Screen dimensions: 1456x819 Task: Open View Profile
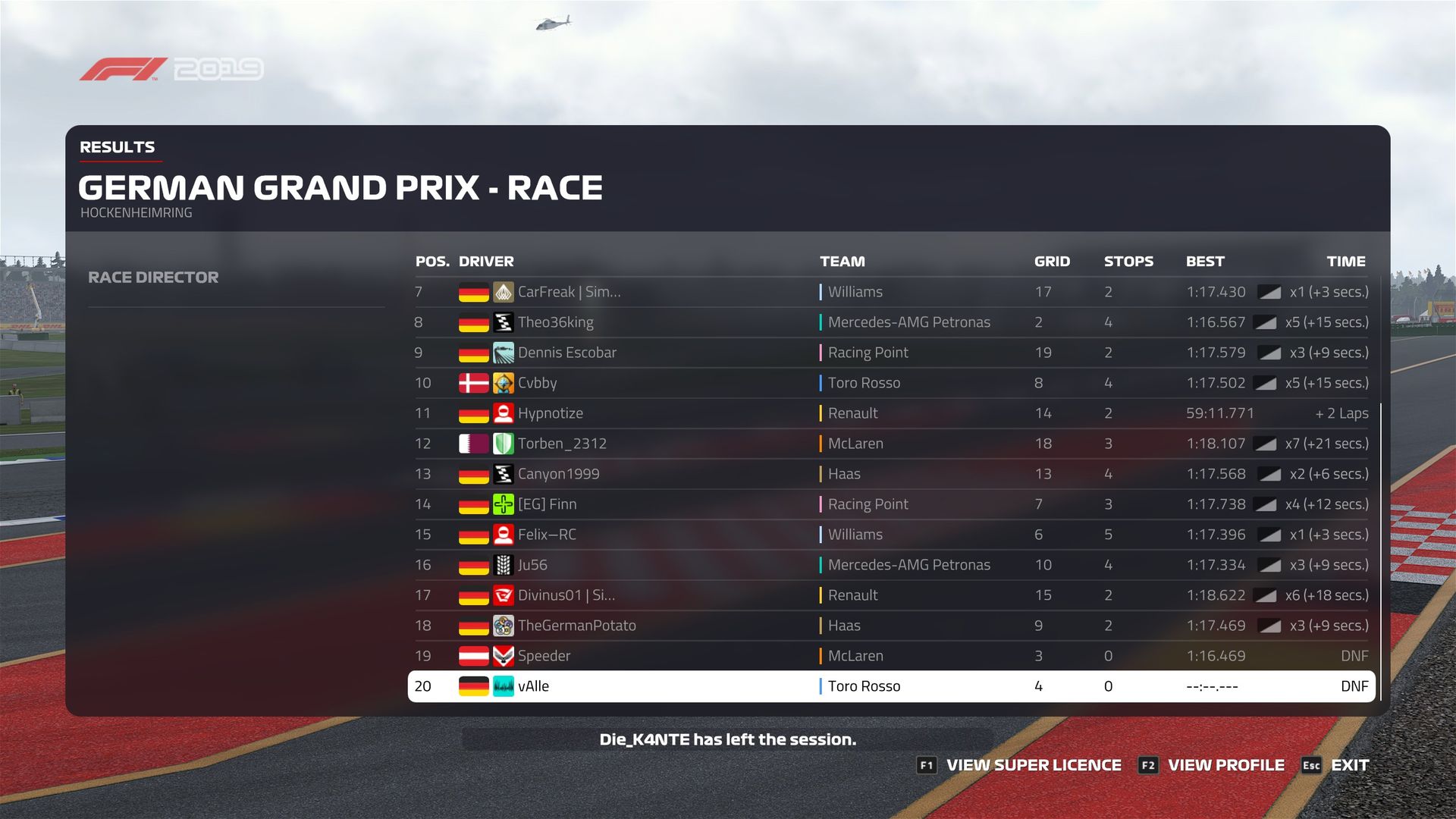1213,765
